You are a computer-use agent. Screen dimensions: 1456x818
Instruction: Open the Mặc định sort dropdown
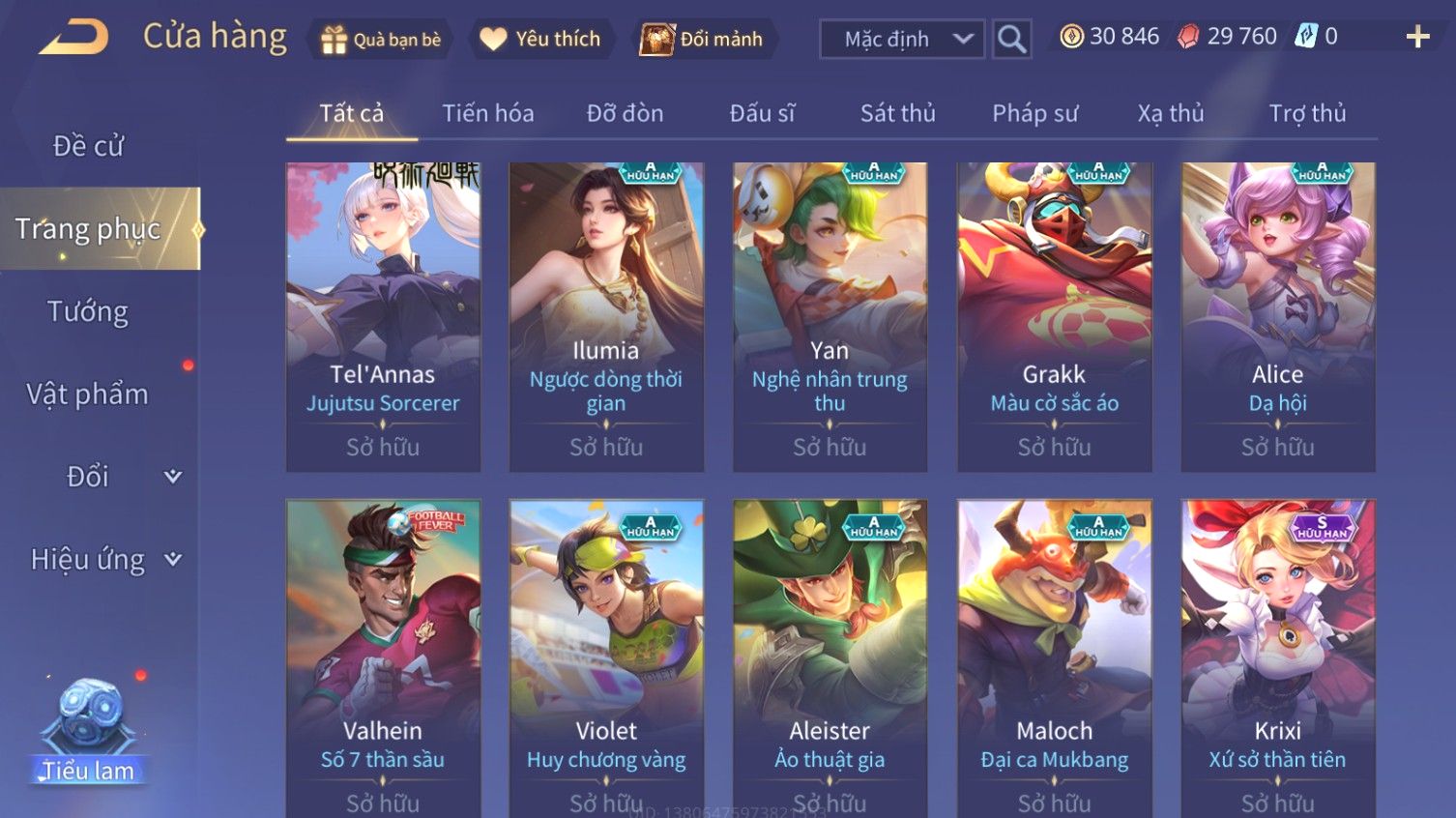point(902,40)
